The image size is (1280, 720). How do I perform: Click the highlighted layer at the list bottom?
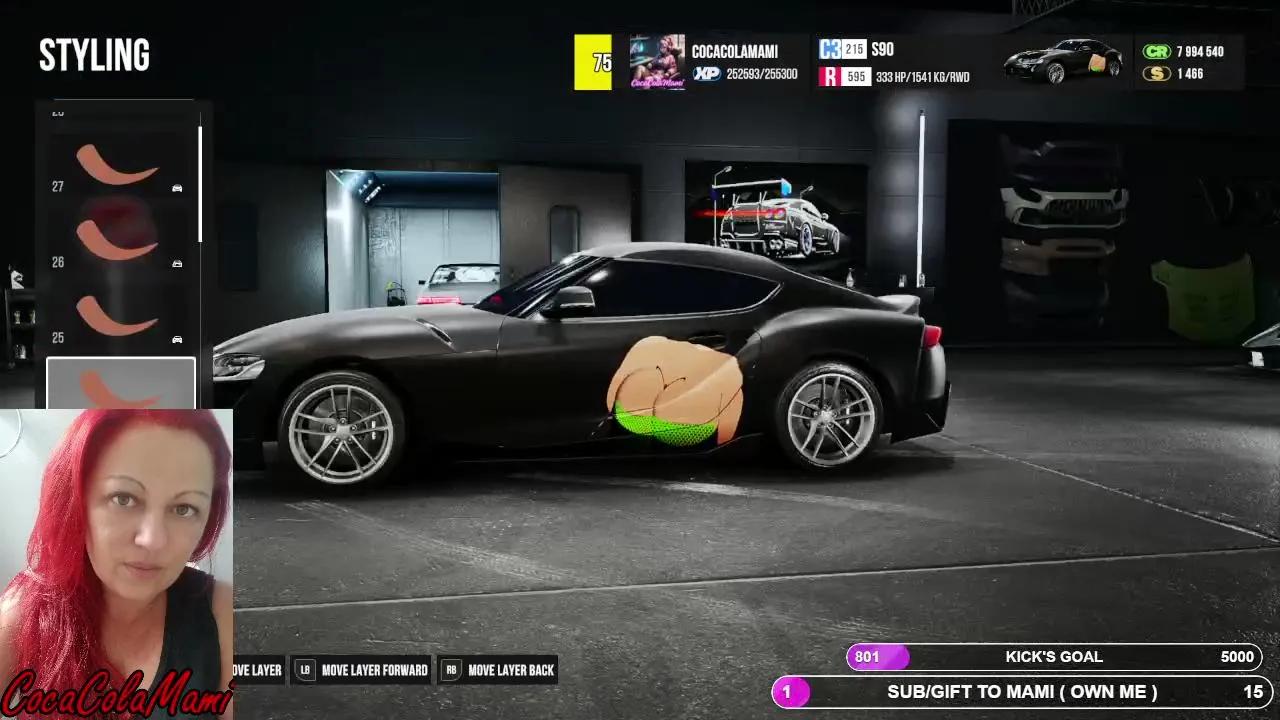click(x=120, y=384)
